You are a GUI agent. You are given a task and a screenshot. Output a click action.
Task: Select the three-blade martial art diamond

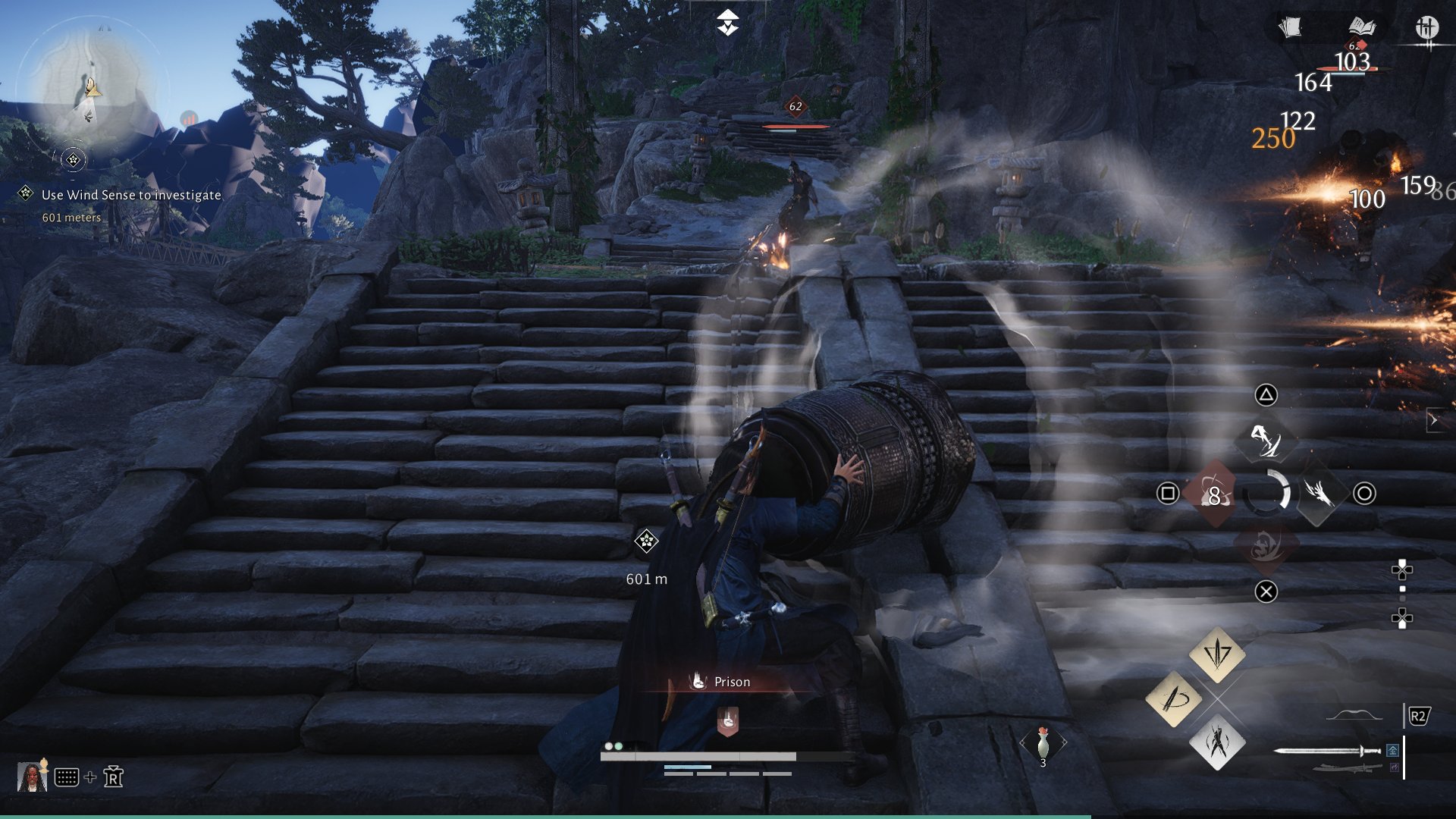tap(1217, 652)
